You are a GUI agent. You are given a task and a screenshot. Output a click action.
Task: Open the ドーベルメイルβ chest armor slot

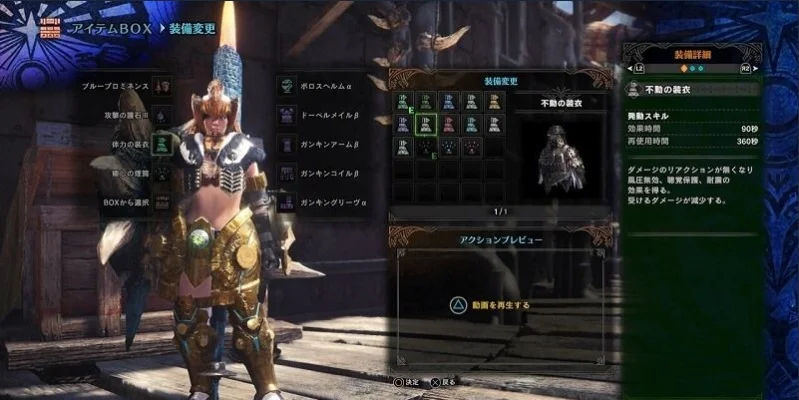click(x=286, y=115)
